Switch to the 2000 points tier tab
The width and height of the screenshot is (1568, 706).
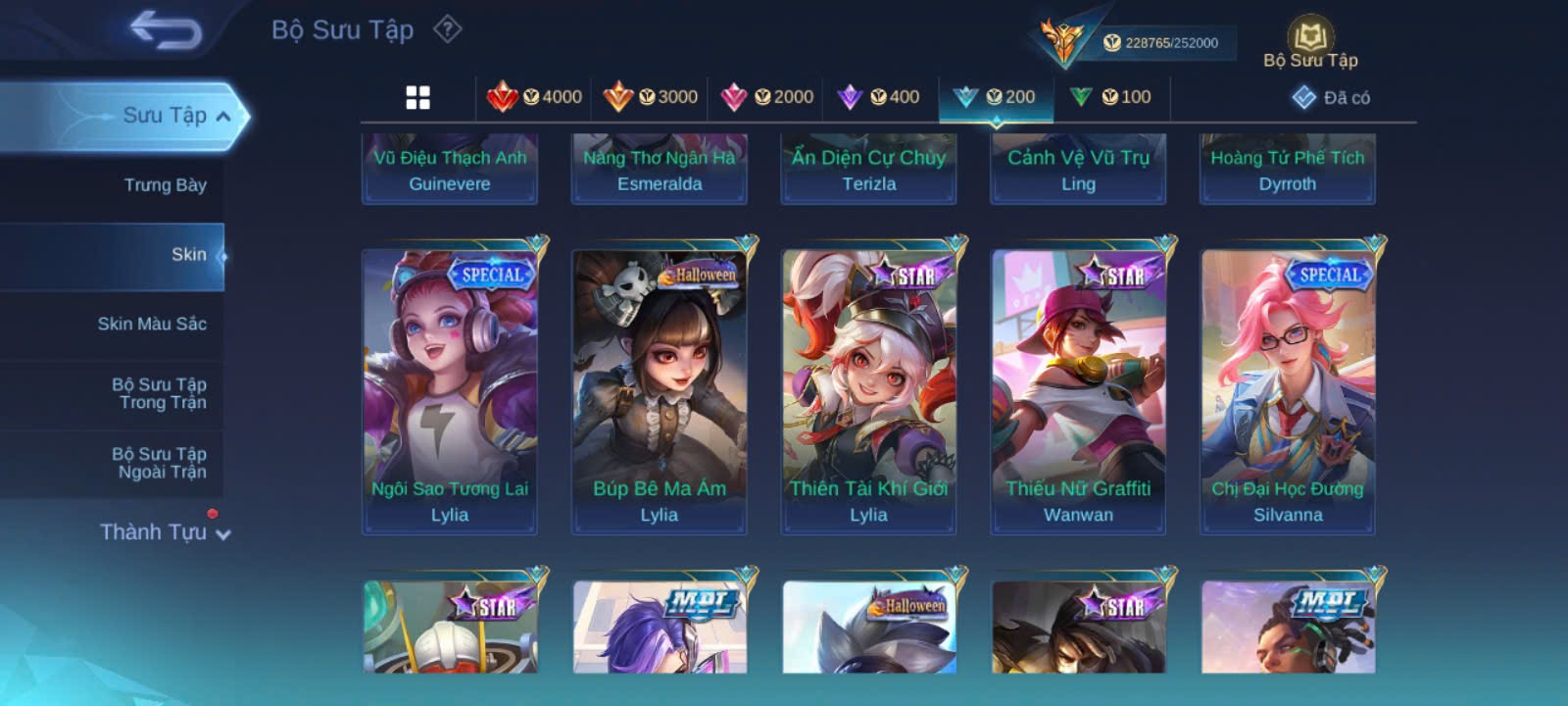point(767,97)
